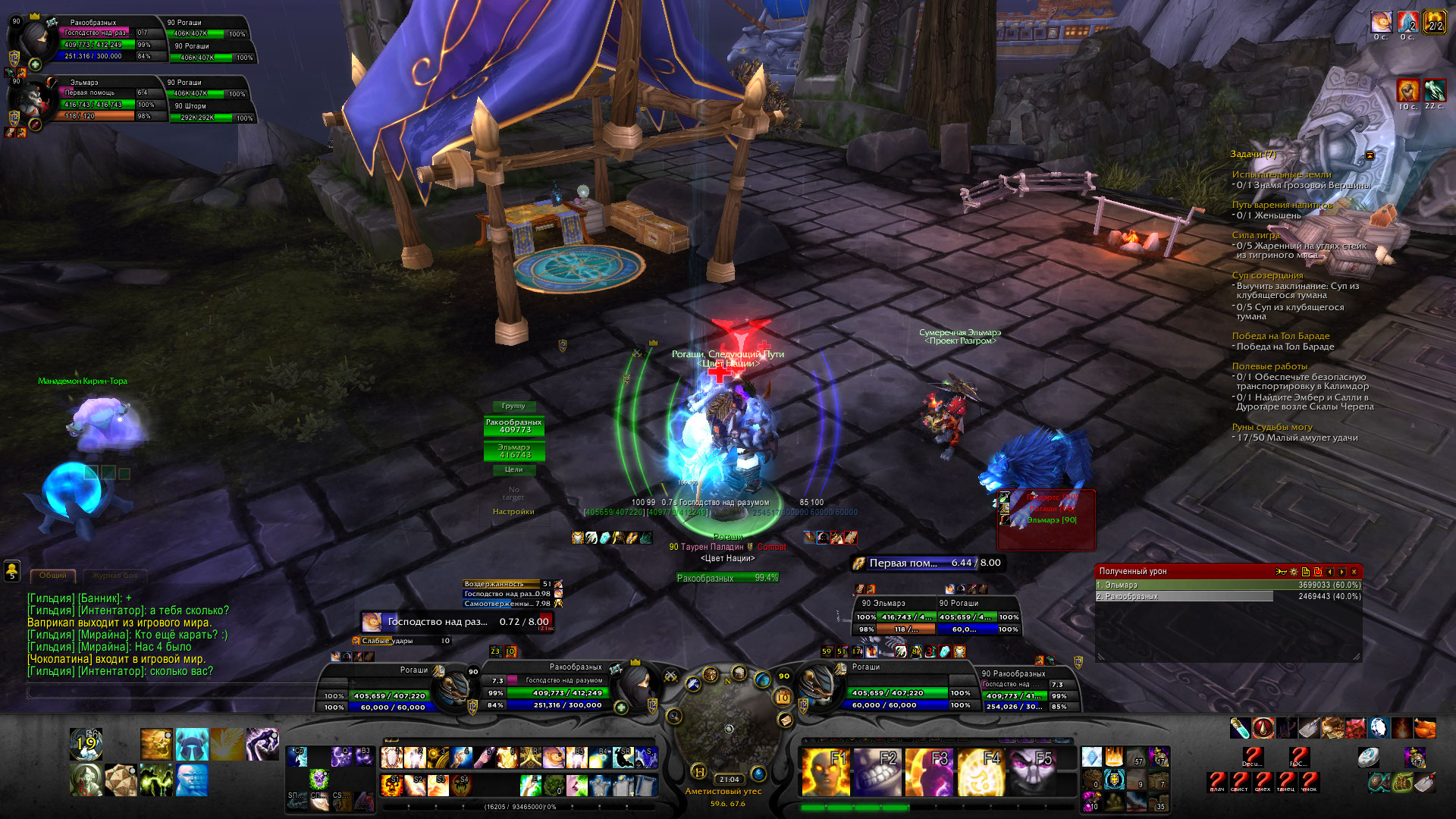Screen dimensions: 1456x819
Task: Click the roast chicken food item
Action: 1424,729
